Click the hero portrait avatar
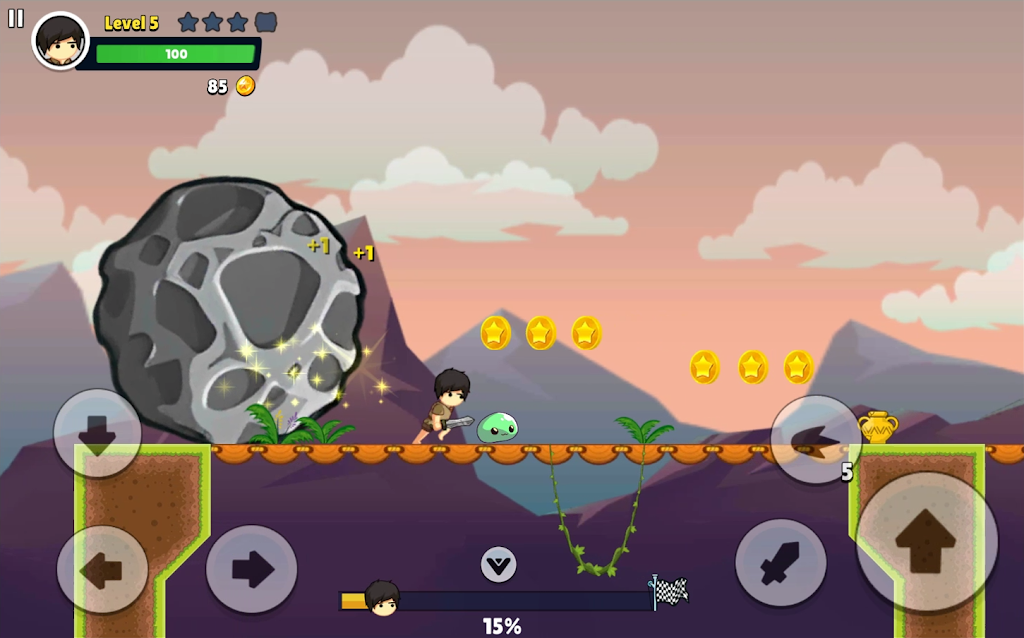1024x638 pixels. (60, 41)
